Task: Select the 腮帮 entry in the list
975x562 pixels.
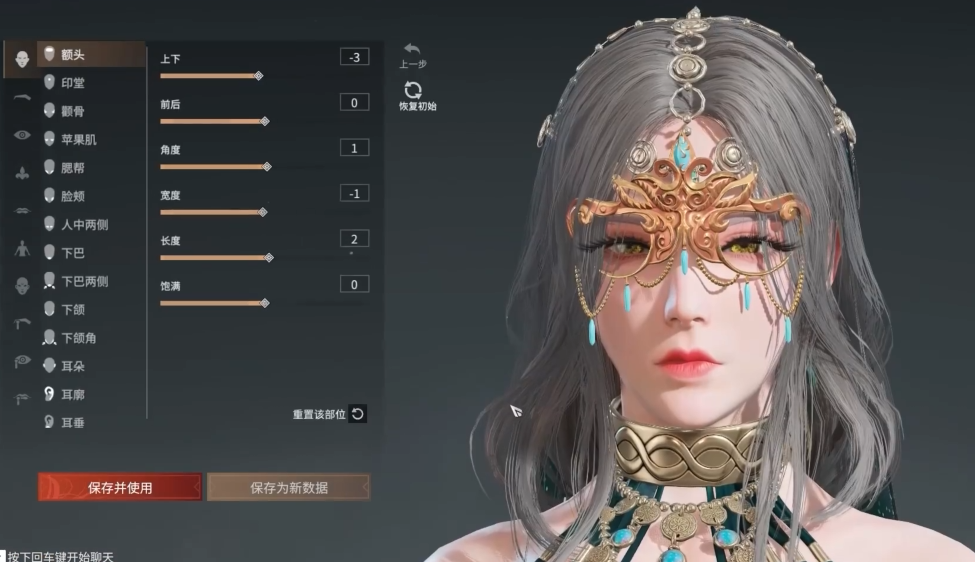Action: 73,168
